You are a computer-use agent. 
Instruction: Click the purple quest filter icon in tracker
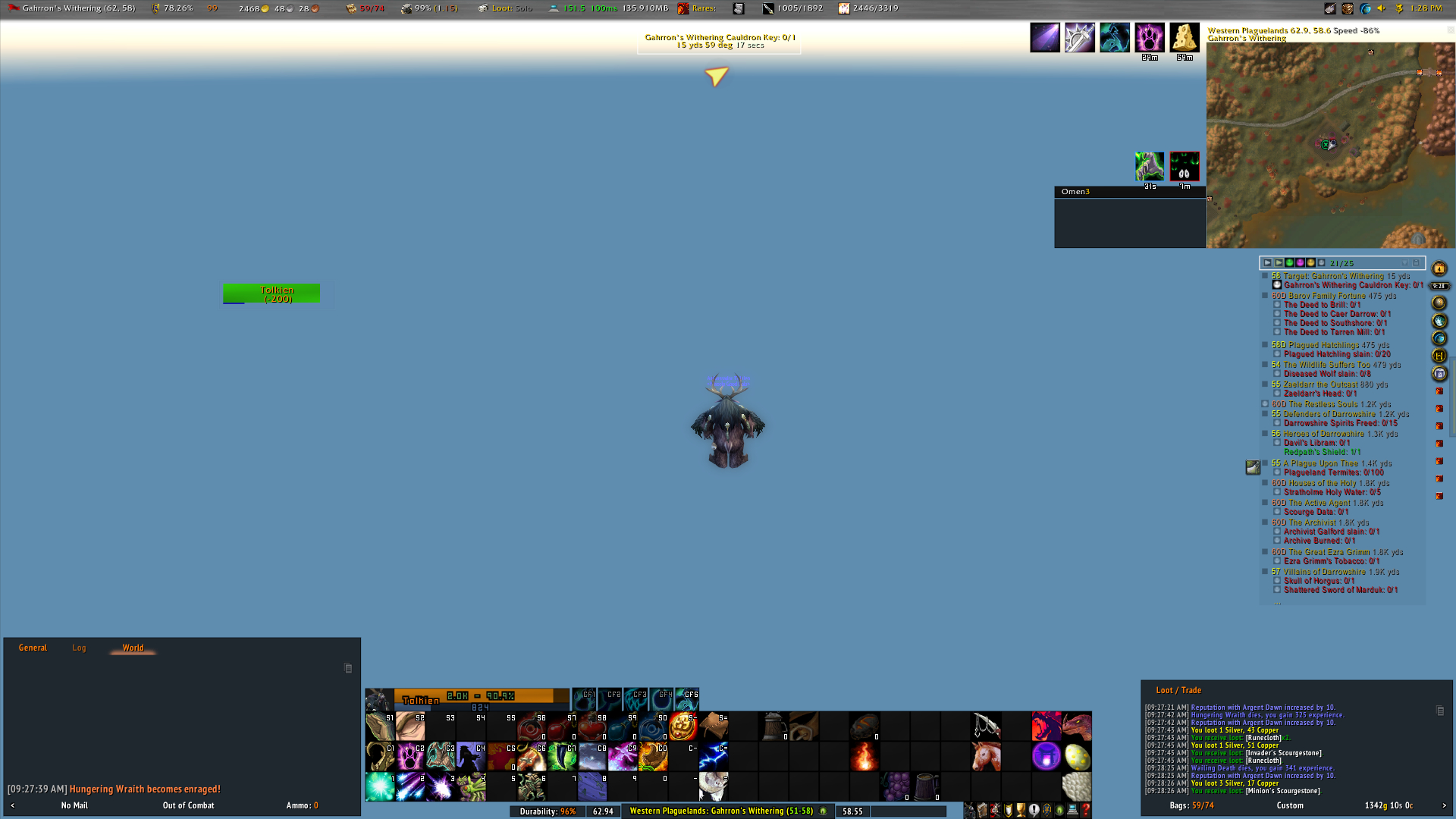[x=1300, y=263]
